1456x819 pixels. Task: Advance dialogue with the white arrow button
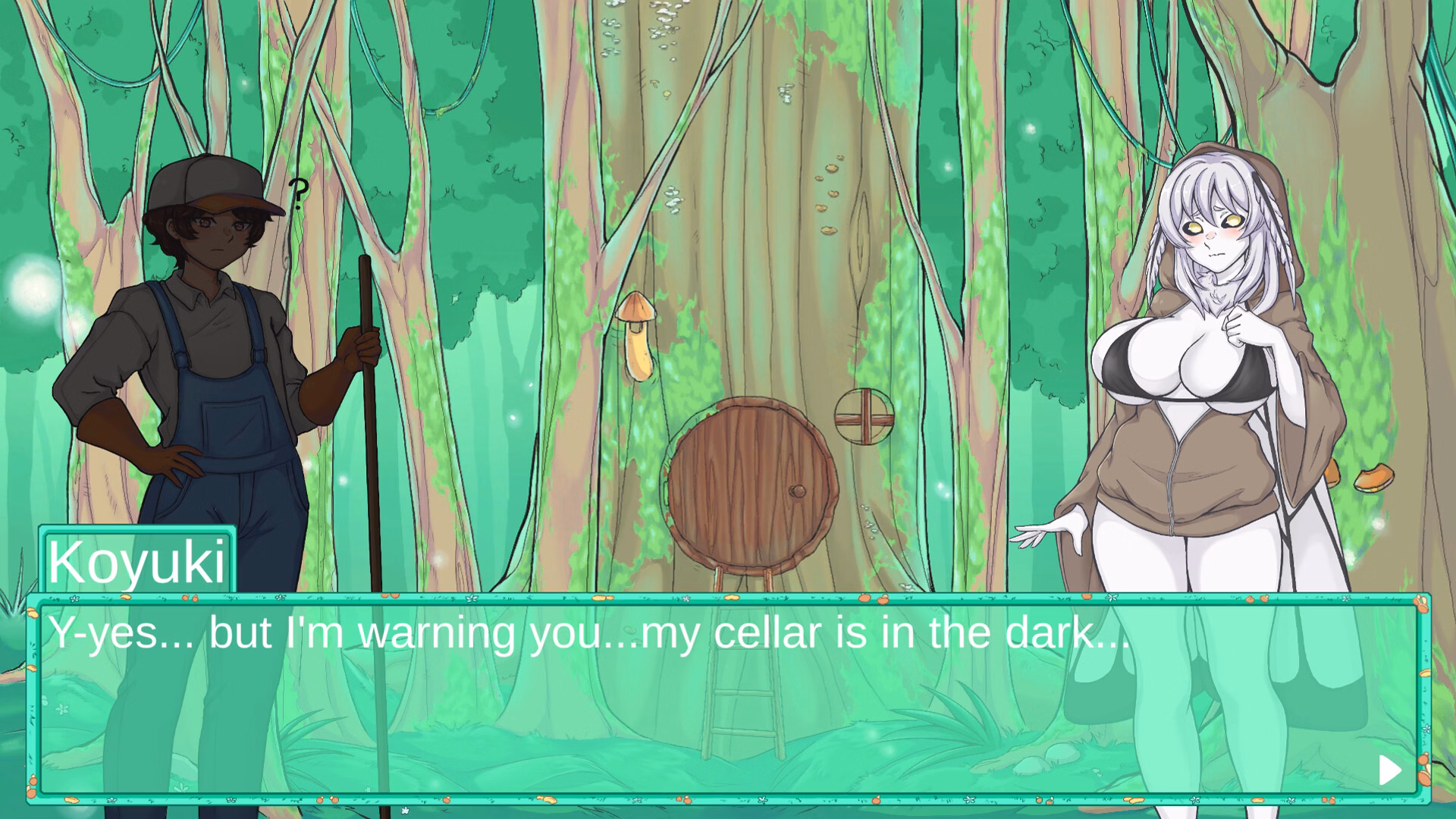click(x=1389, y=770)
